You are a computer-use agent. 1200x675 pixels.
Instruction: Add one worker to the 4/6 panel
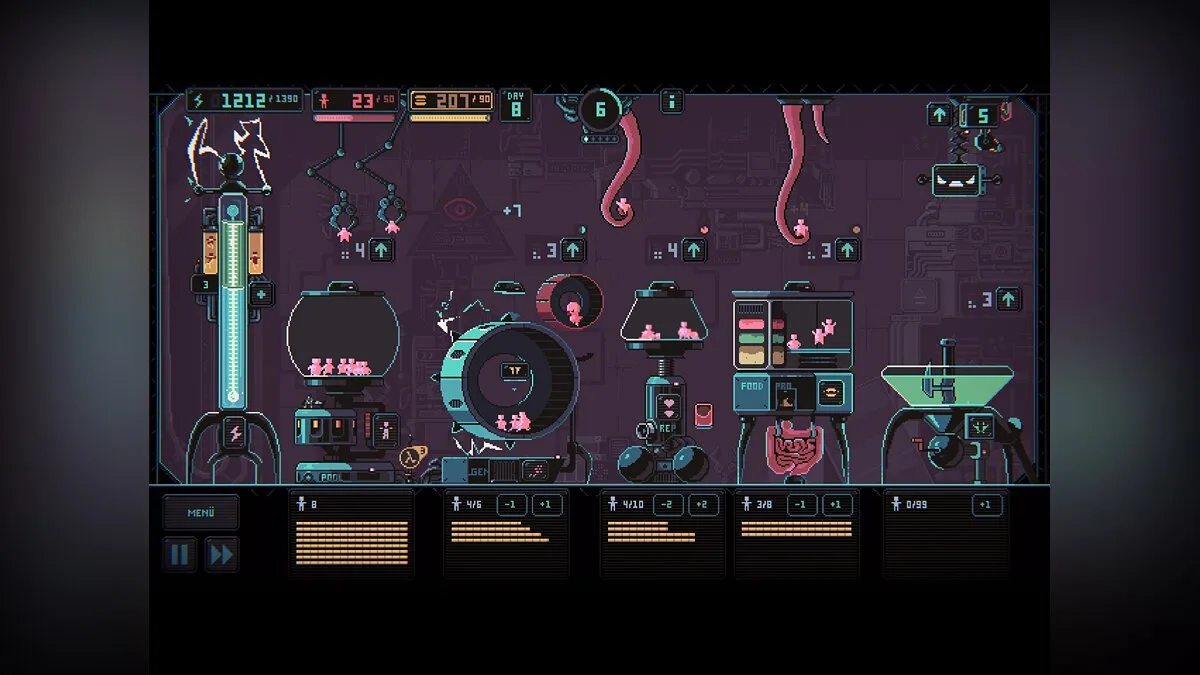546,505
